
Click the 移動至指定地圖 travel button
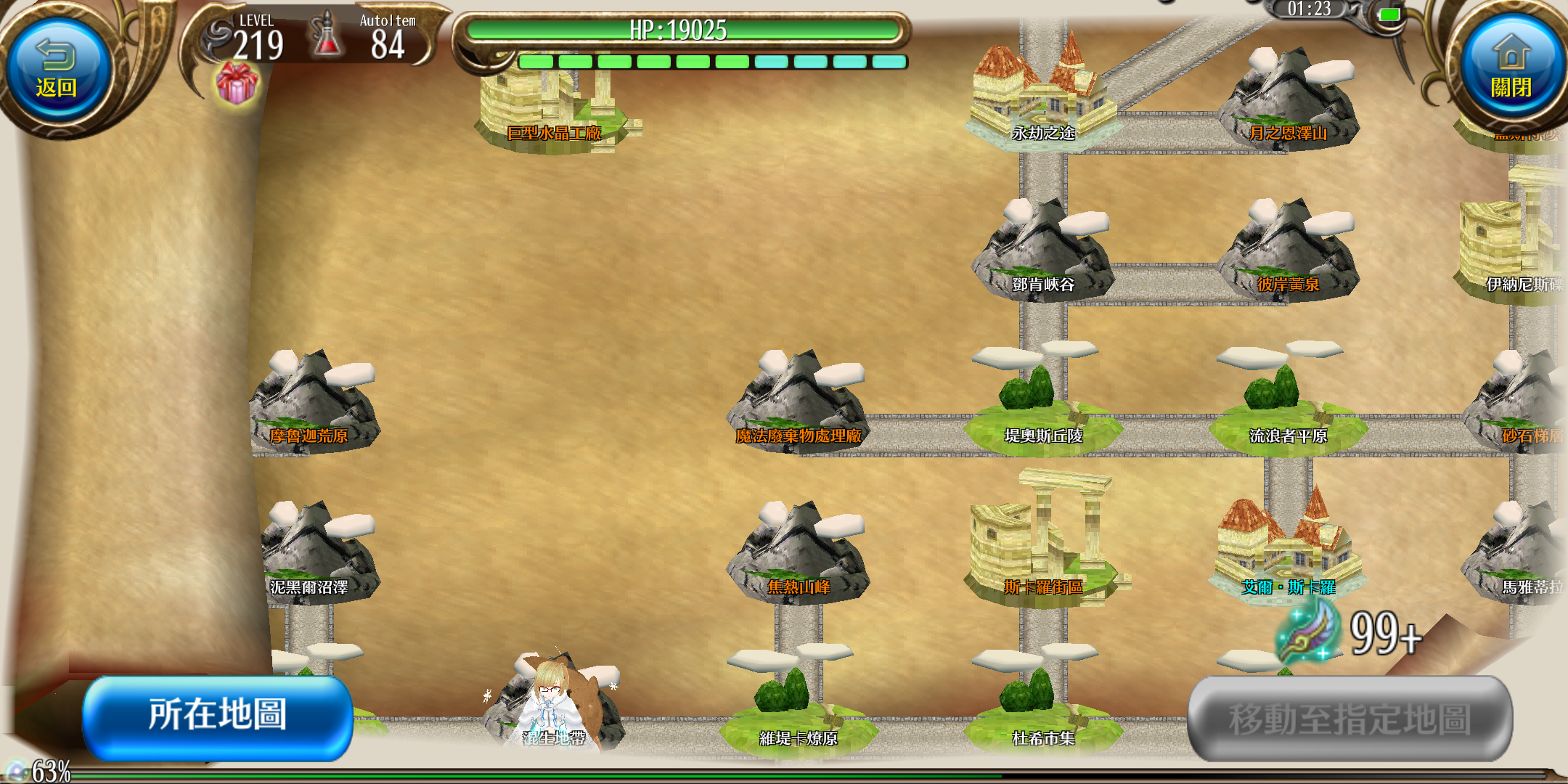(x=1350, y=719)
